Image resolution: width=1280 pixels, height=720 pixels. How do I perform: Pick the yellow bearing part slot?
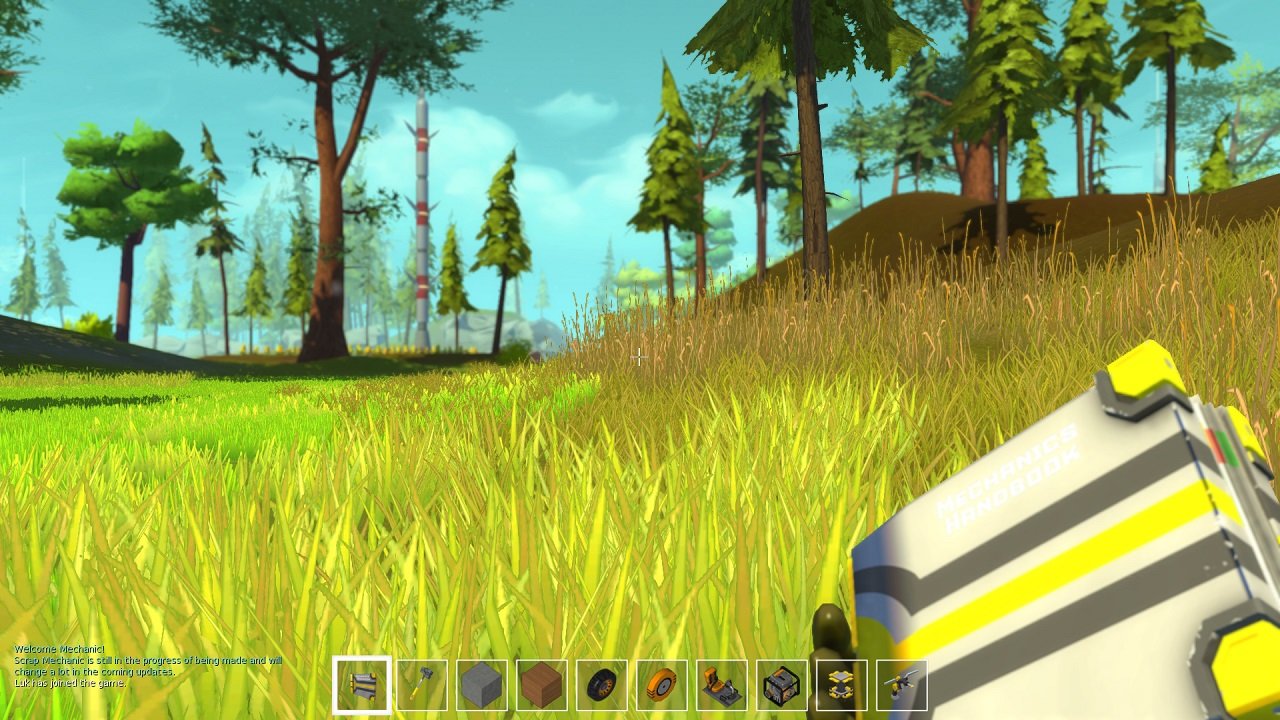pyautogui.click(x=841, y=685)
